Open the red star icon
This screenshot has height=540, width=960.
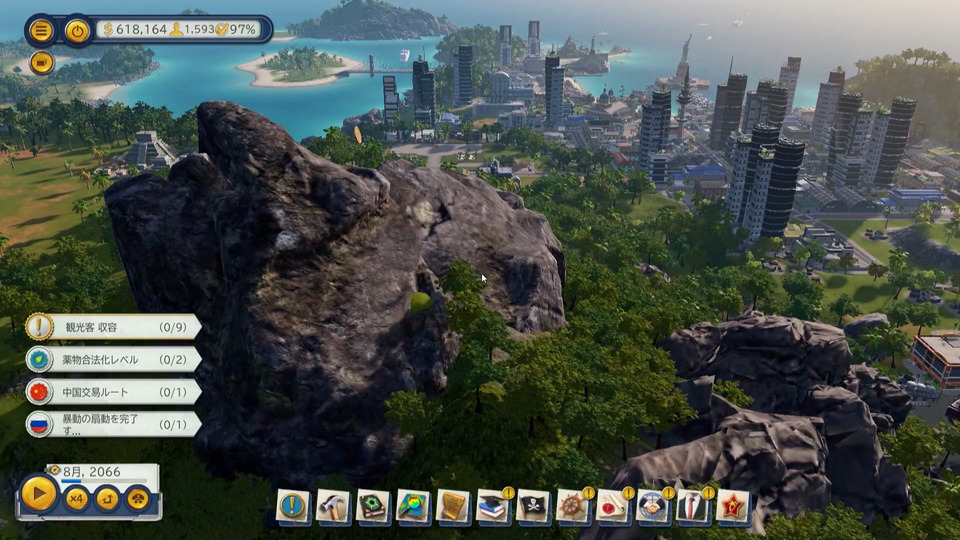point(733,506)
